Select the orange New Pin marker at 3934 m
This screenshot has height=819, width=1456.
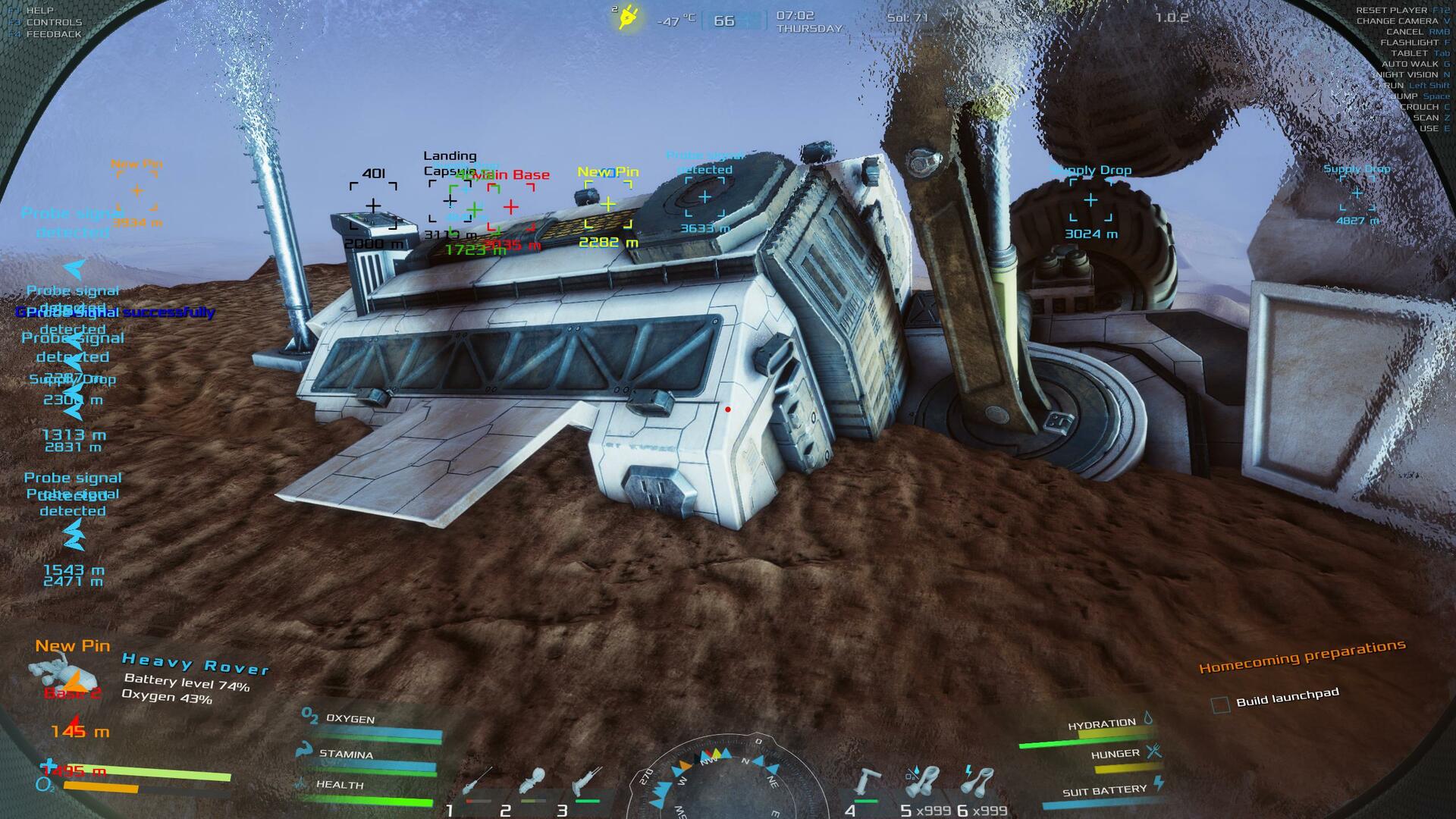[x=136, y=191]
